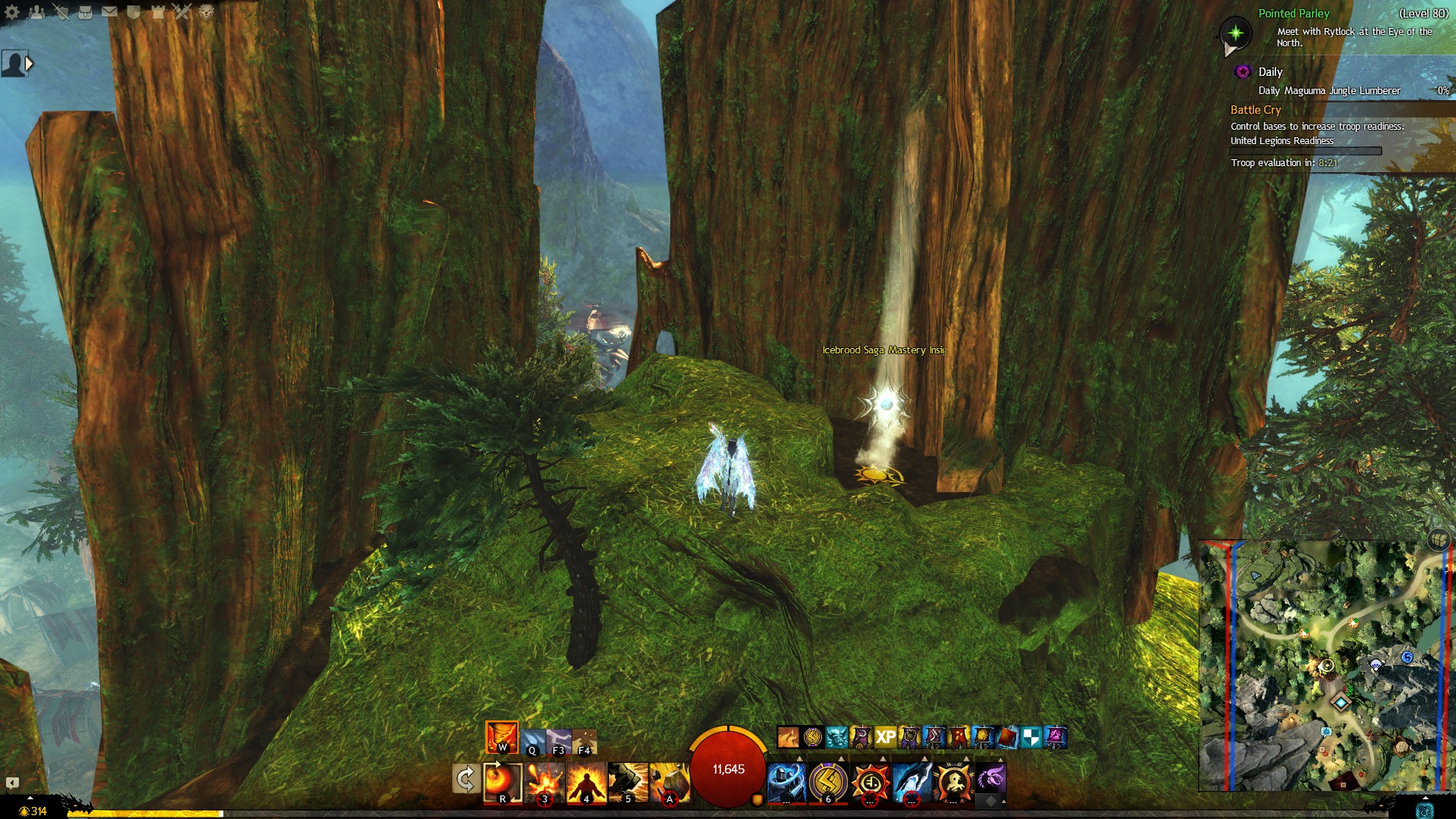Open the guild shield icon
Image resolution: width=1456 pixels, height=819 pixels.
133,11
